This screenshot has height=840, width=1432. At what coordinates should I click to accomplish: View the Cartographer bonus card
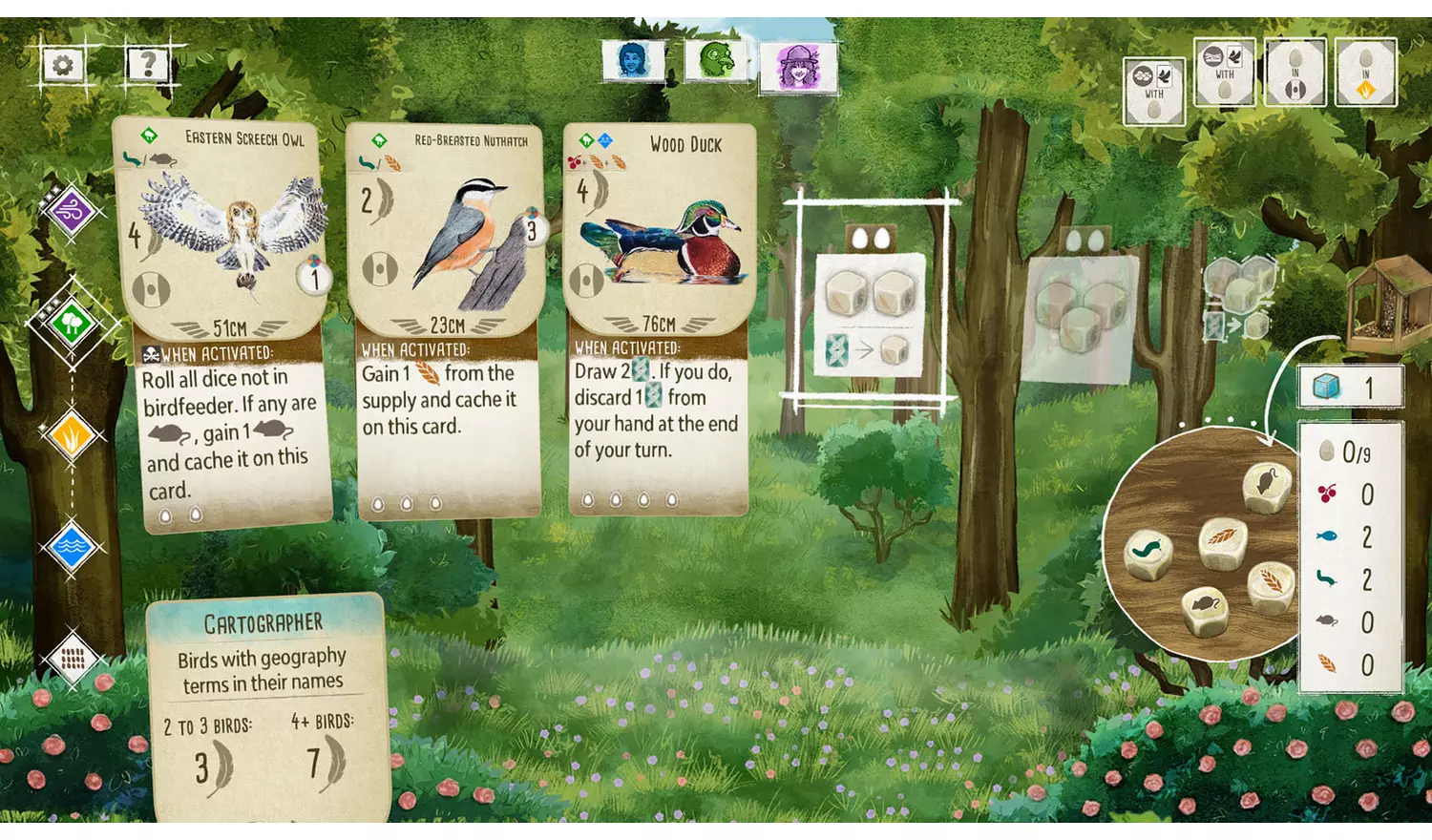pos(265,706)
